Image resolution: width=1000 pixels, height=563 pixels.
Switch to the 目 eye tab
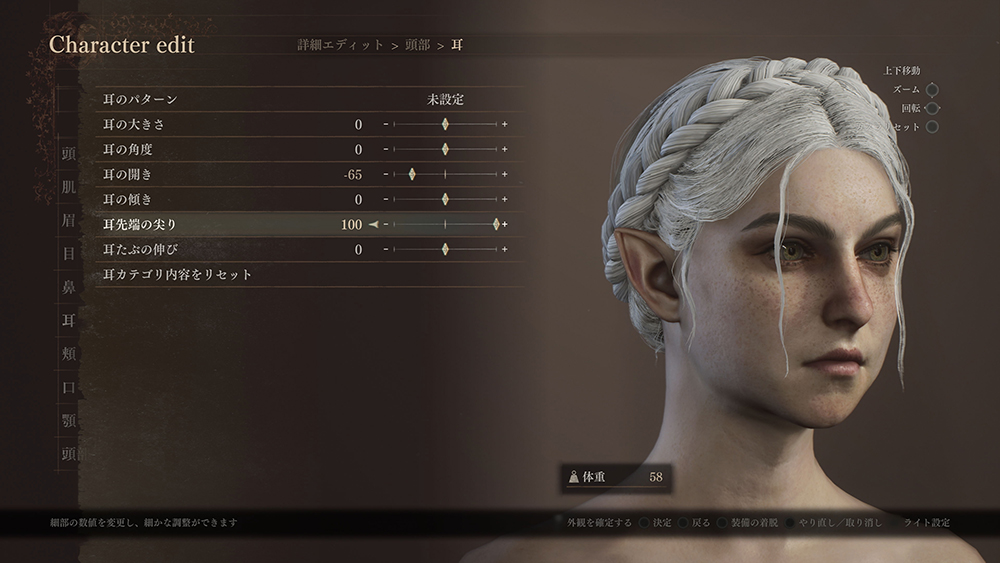pyautogui.click(x=69, y=254)
